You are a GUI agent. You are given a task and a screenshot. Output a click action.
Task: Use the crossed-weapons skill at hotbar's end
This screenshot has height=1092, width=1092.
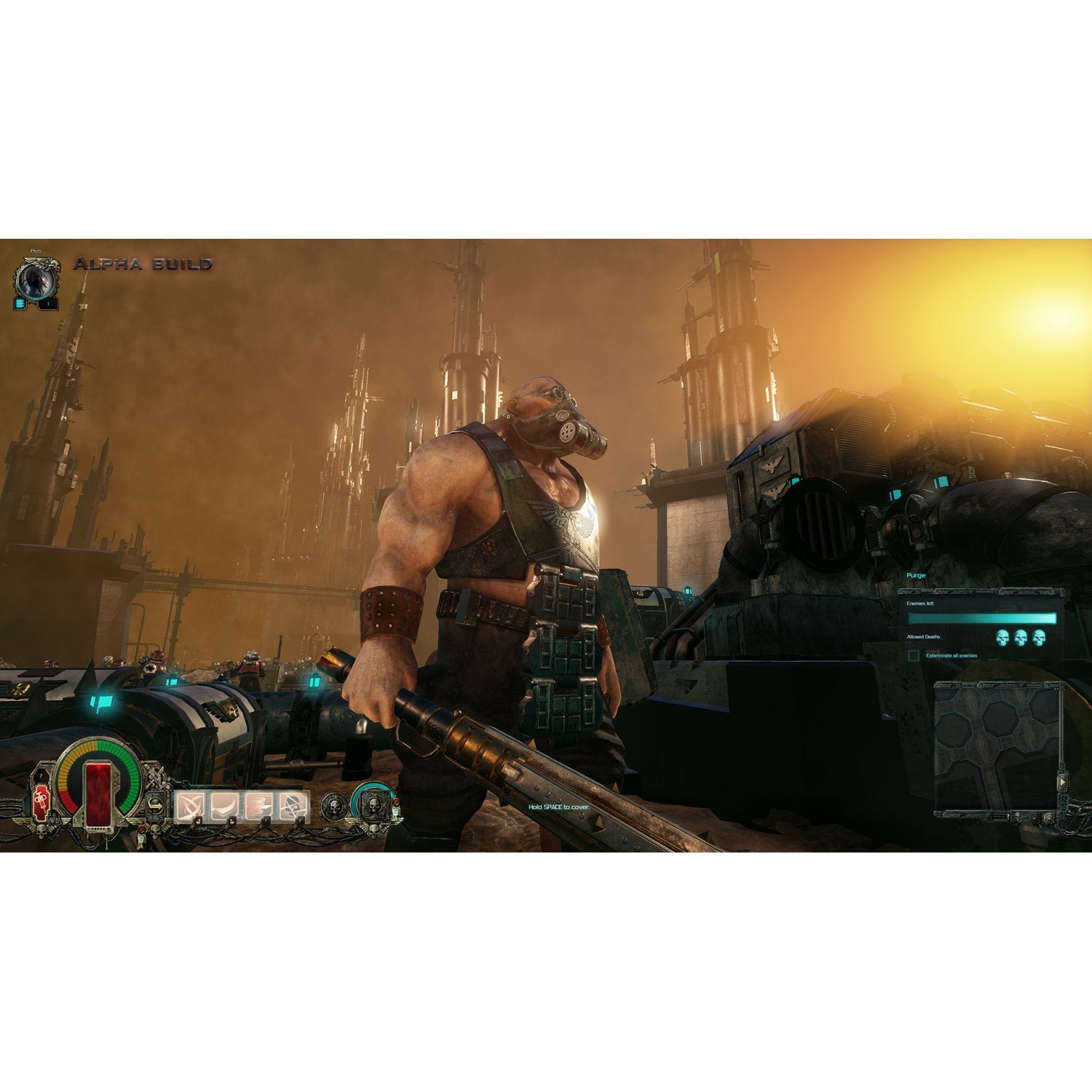pyautogui.click(x=293, y=807)
